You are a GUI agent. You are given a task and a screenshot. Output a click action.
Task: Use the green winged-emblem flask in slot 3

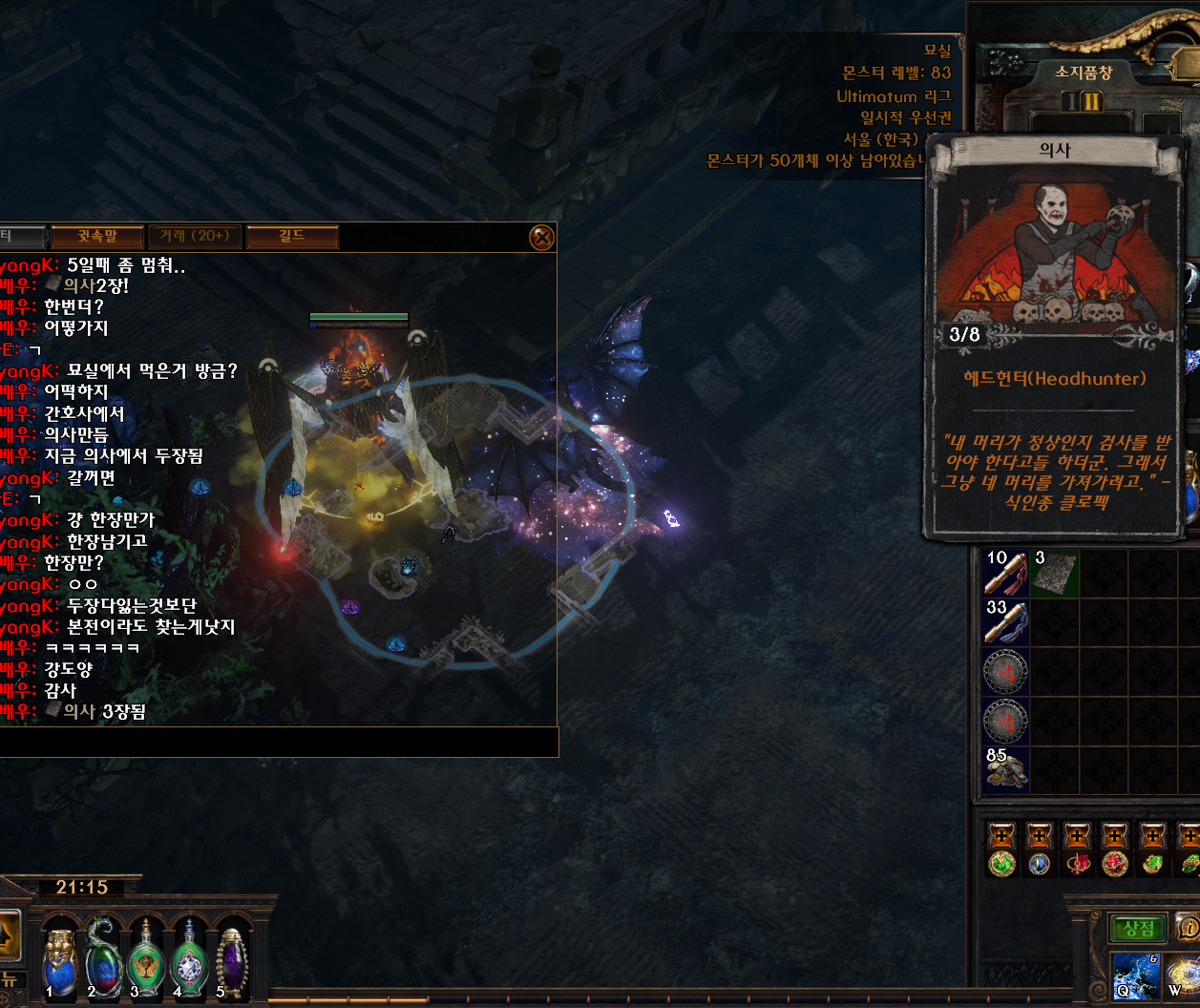[146, 961]
